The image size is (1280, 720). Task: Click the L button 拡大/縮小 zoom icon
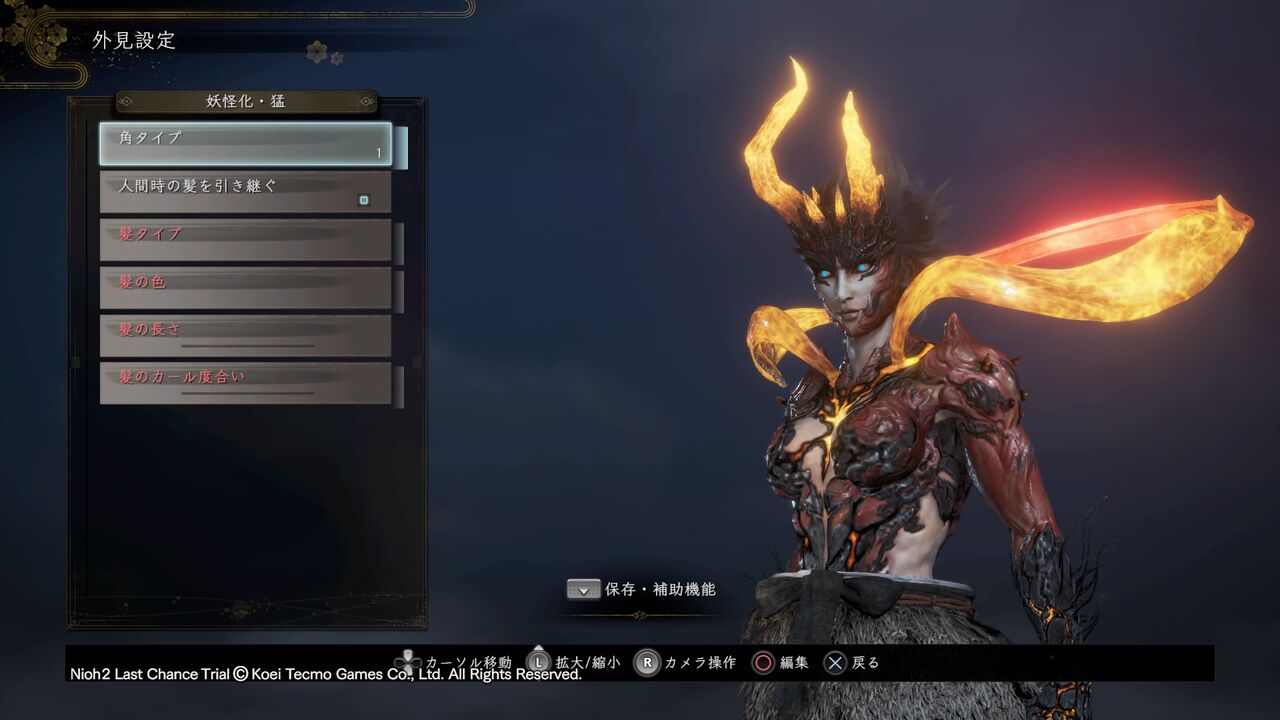pyautogui.click(x=541, y=662)
